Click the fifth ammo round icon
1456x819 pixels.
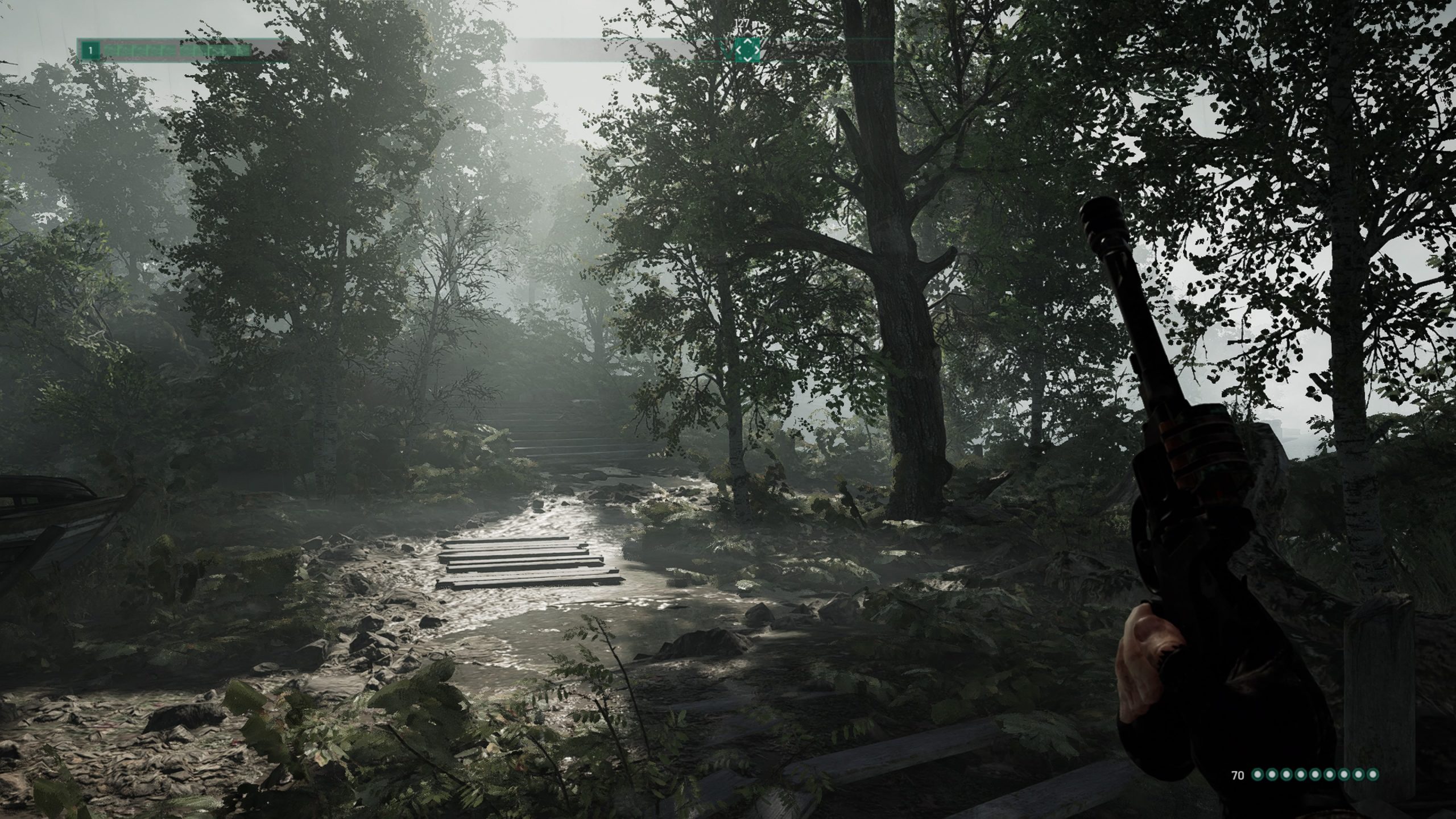(x=1315, y=774)
